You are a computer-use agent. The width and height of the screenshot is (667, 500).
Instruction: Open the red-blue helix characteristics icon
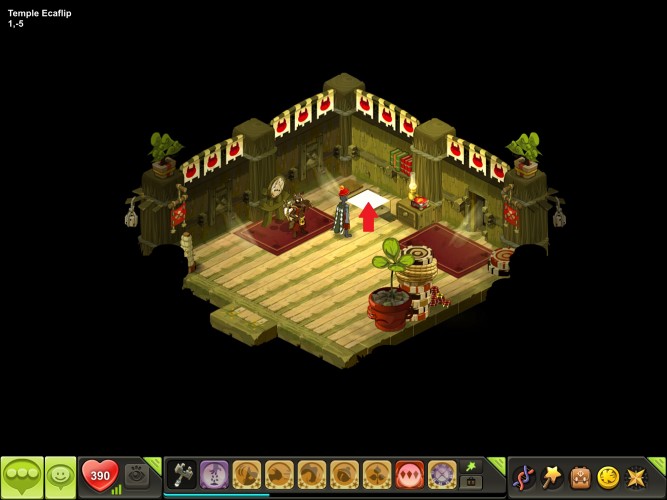(523, 477)
